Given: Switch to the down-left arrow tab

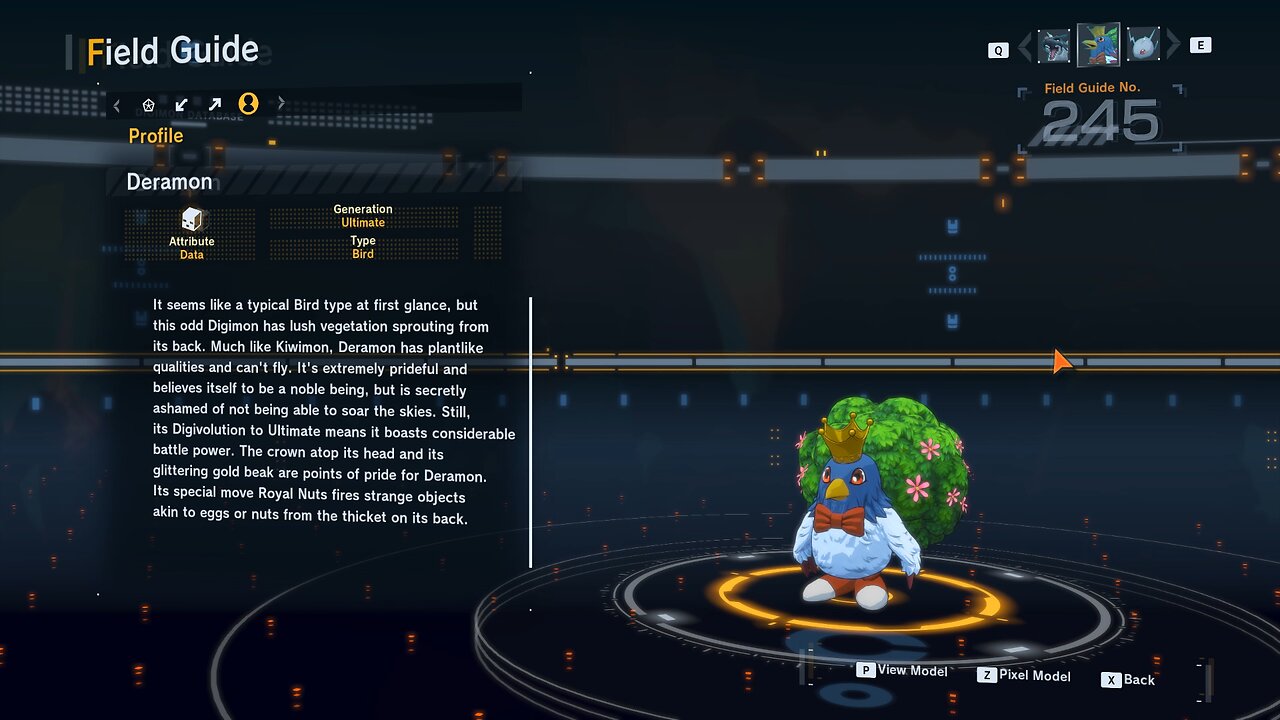Looking at the screenshot, I should click(x=182, y=104).
